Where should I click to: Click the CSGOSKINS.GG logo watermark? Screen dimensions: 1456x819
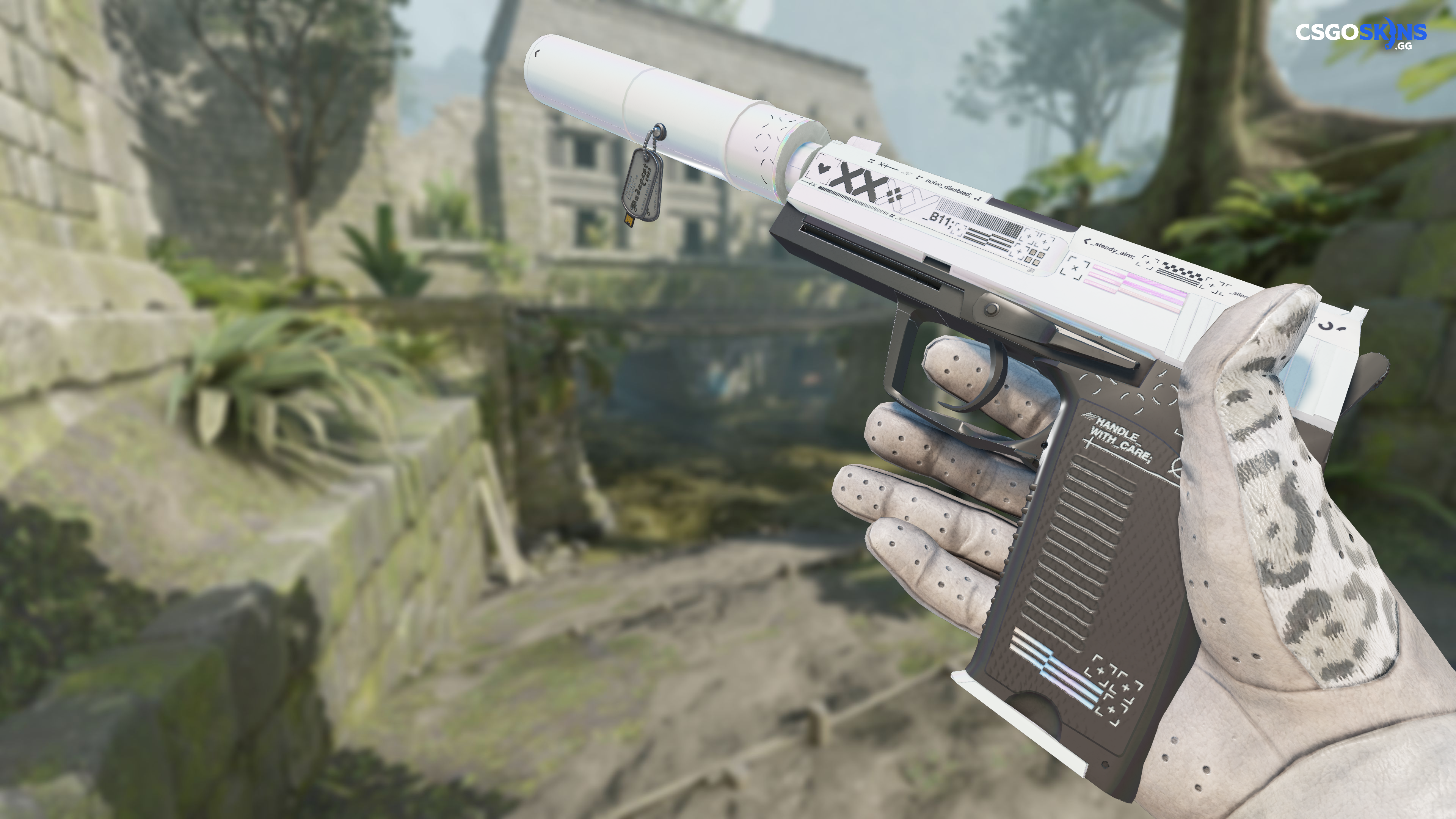(x=1360, y=35)
